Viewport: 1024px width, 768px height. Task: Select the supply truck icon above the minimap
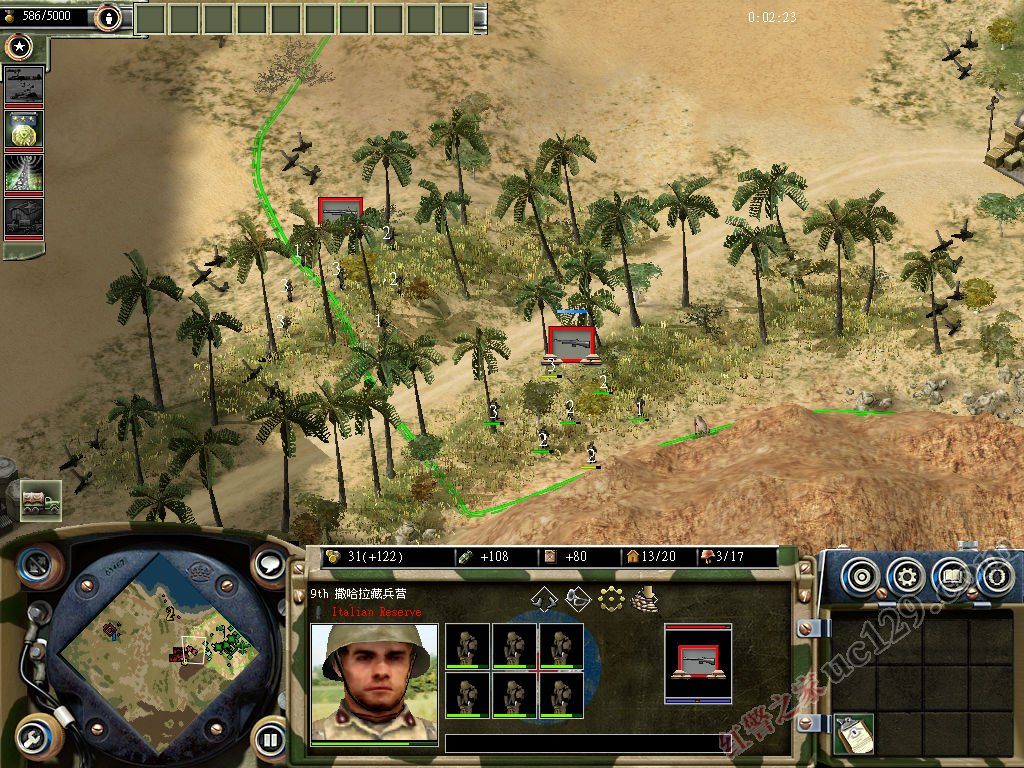[40, 500]
